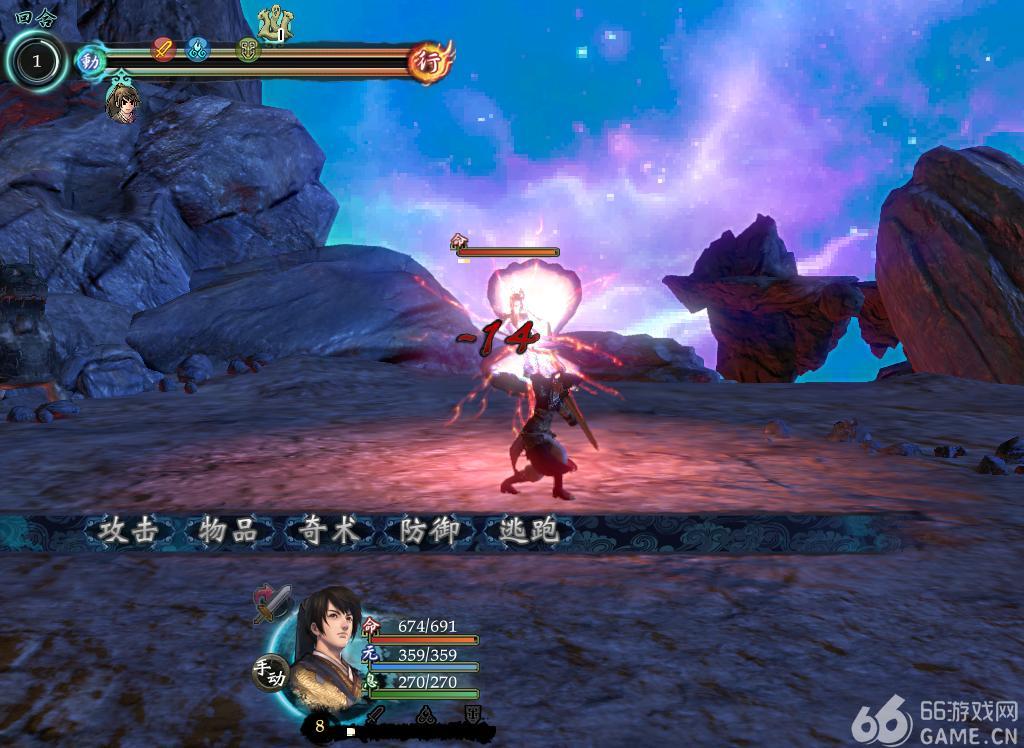The width and height of the screenshot is (1024, 748).
Task: Select the blue swirl icon on the turn bar
Action: pos(197,48)
